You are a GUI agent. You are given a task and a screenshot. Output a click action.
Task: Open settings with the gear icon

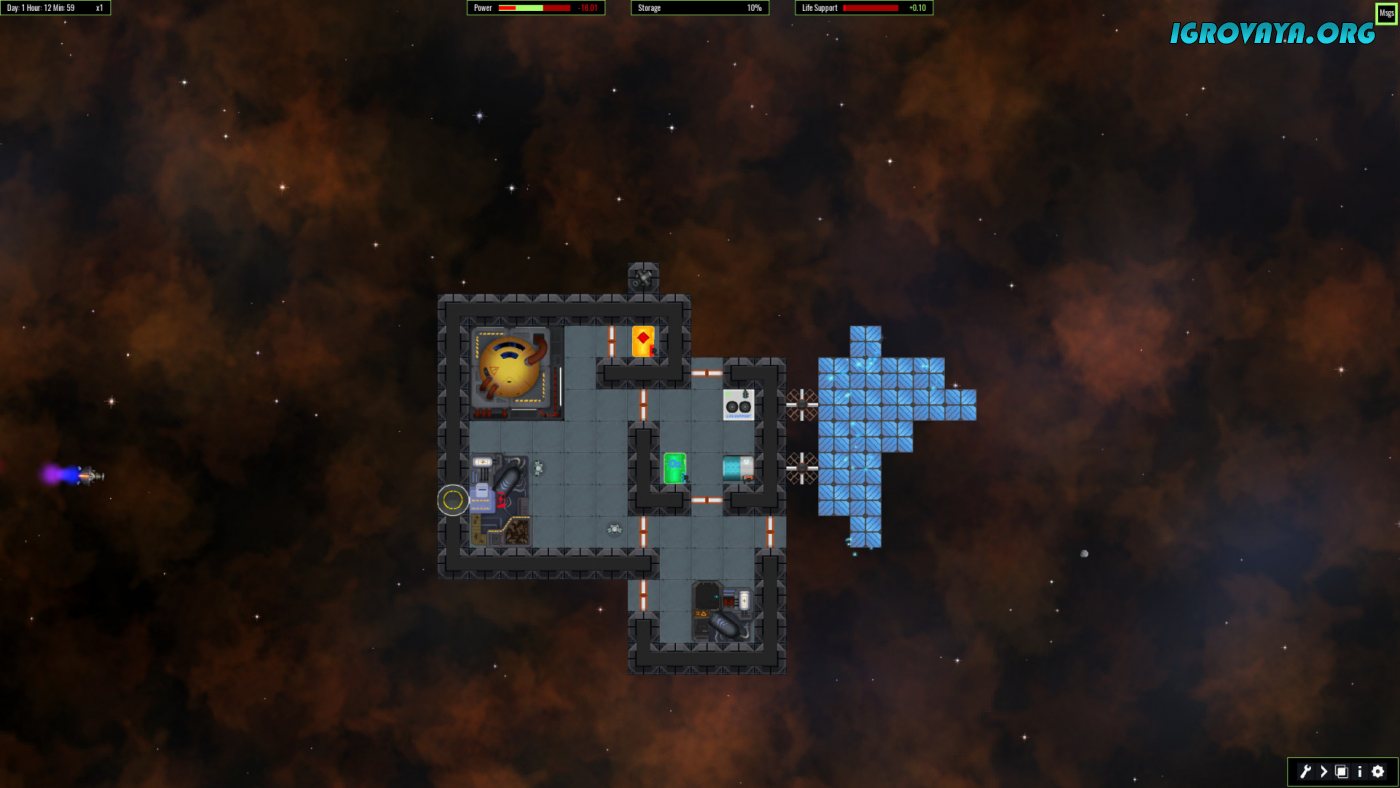click(x=1378, y=771)
